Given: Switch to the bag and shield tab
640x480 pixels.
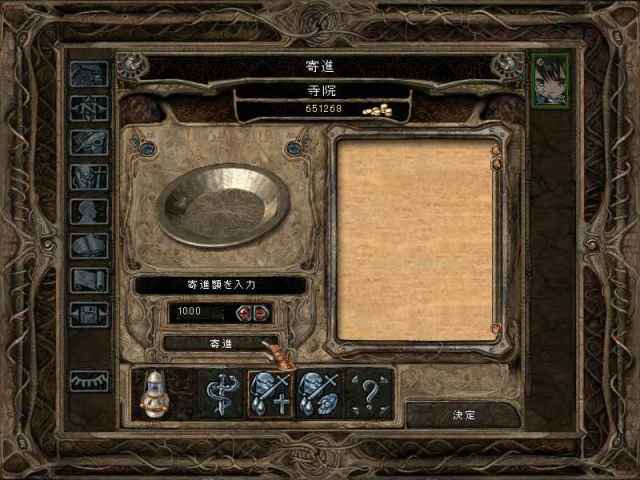Looking at the screenshot, I should [320, 391].
